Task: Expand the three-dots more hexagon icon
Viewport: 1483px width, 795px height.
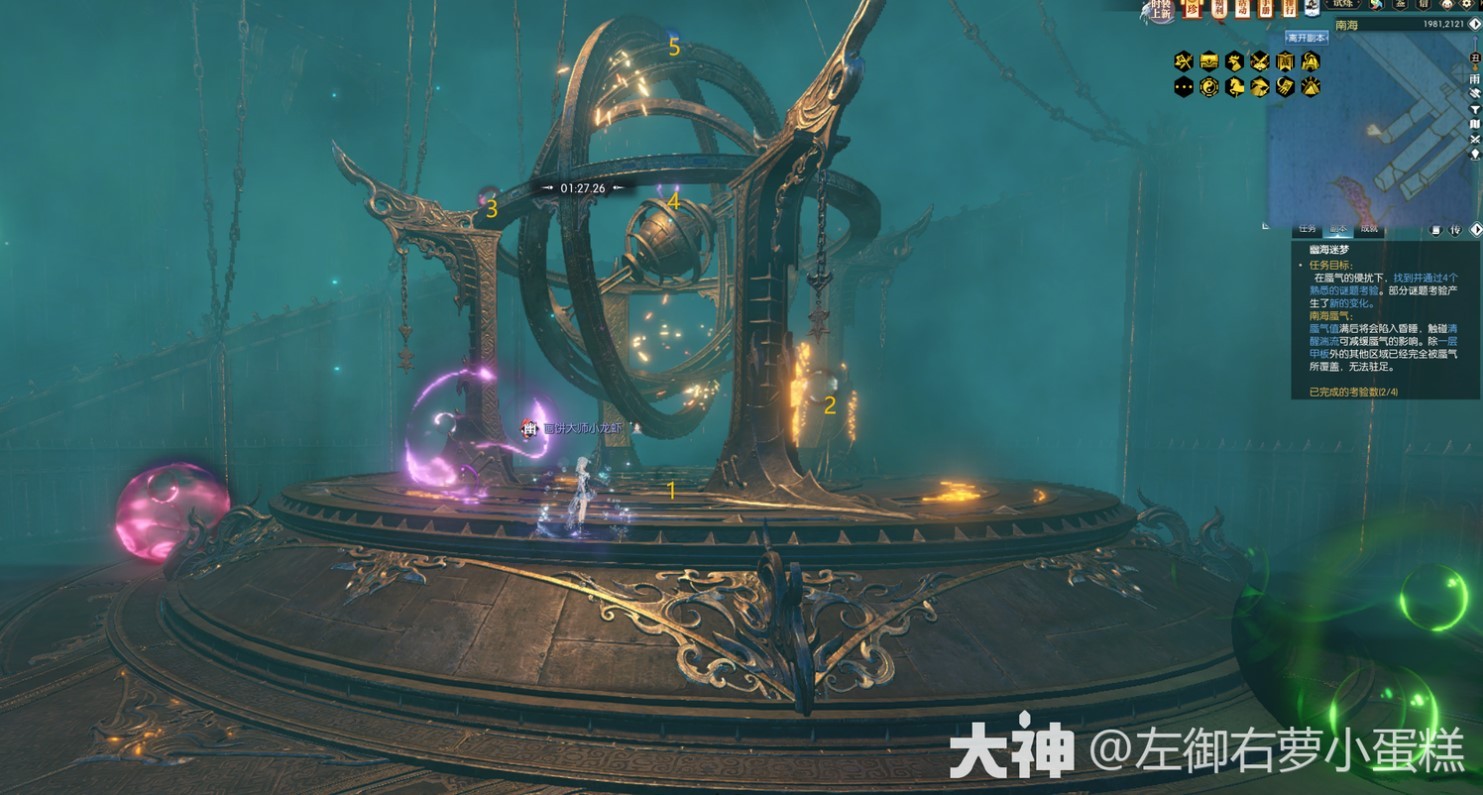Action: (x=1184, y=87)
